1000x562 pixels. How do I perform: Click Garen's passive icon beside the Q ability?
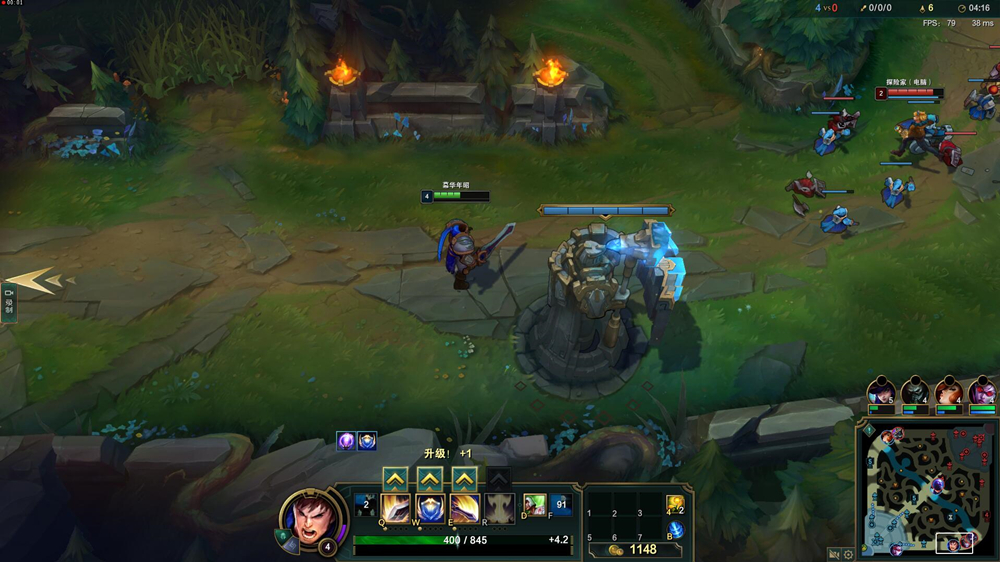[365, 505]
